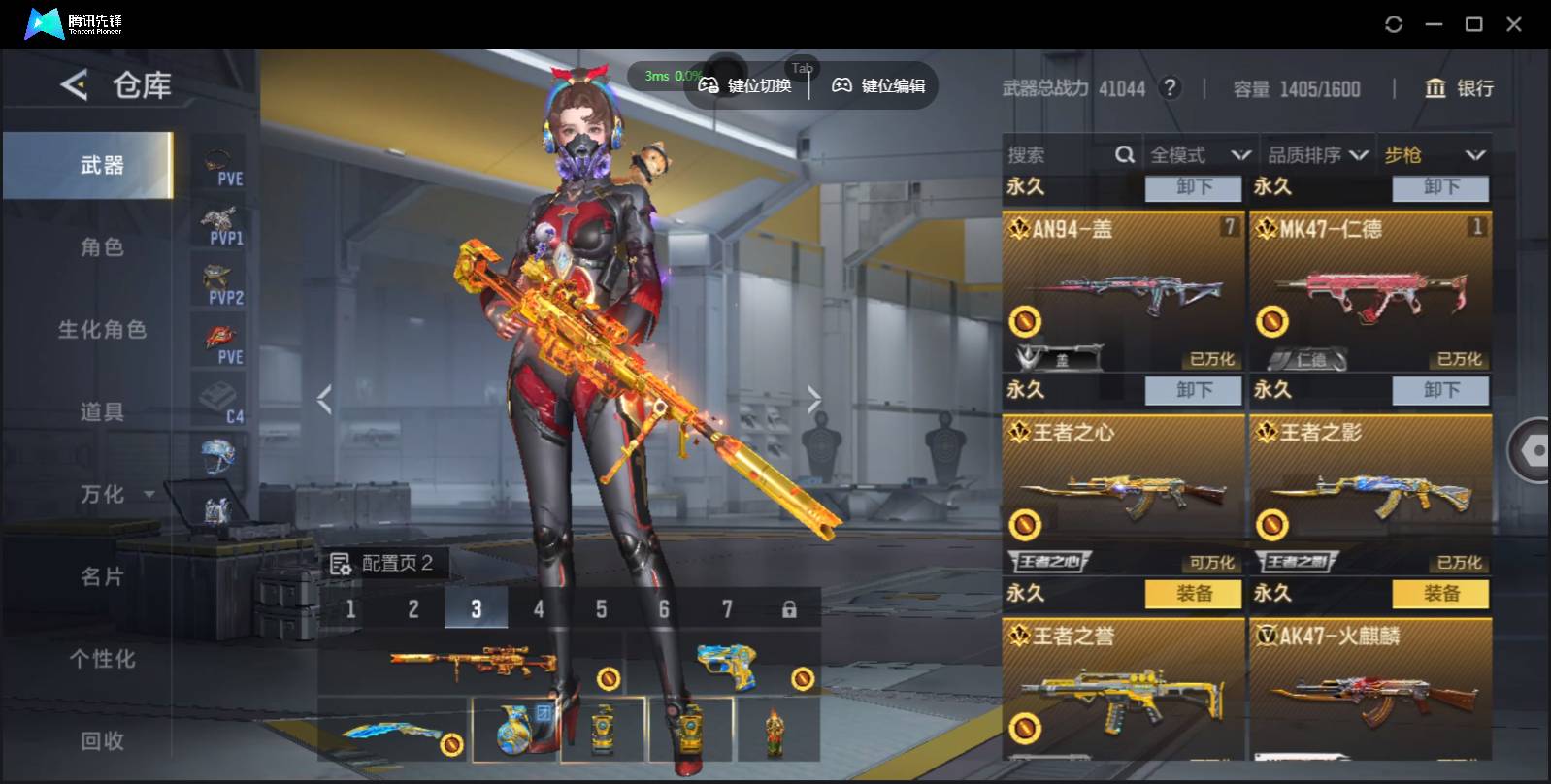Go back from the 仓库 warehouse screen
The height and width of the screenshot is (784, 1551).
[74, 85]
